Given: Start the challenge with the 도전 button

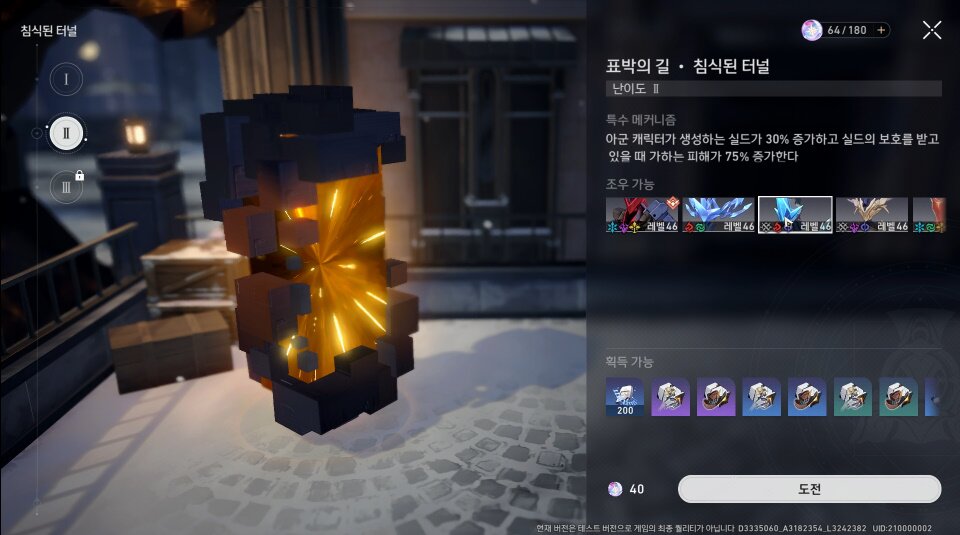Looking at the screenshot, I should pos(809,489).
